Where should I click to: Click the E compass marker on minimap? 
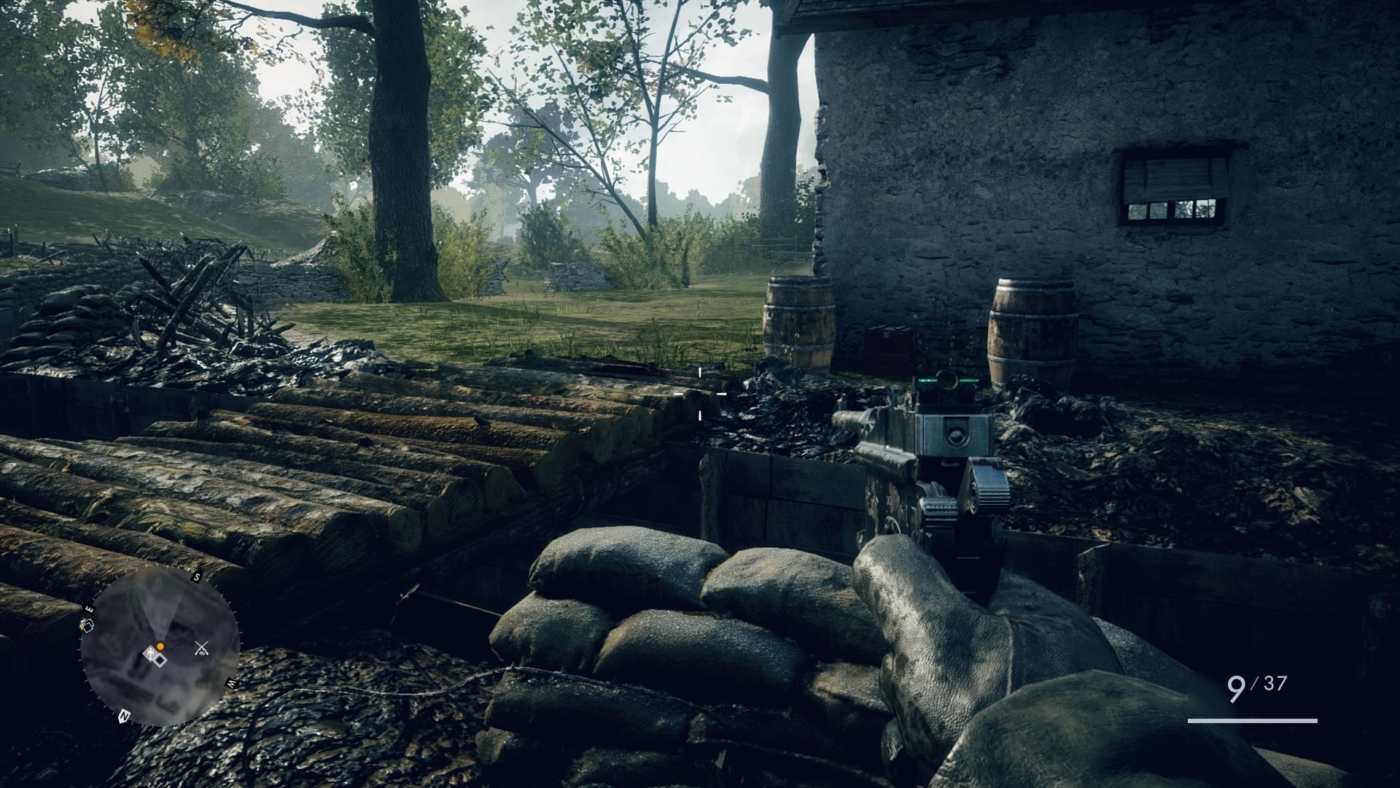90,608
